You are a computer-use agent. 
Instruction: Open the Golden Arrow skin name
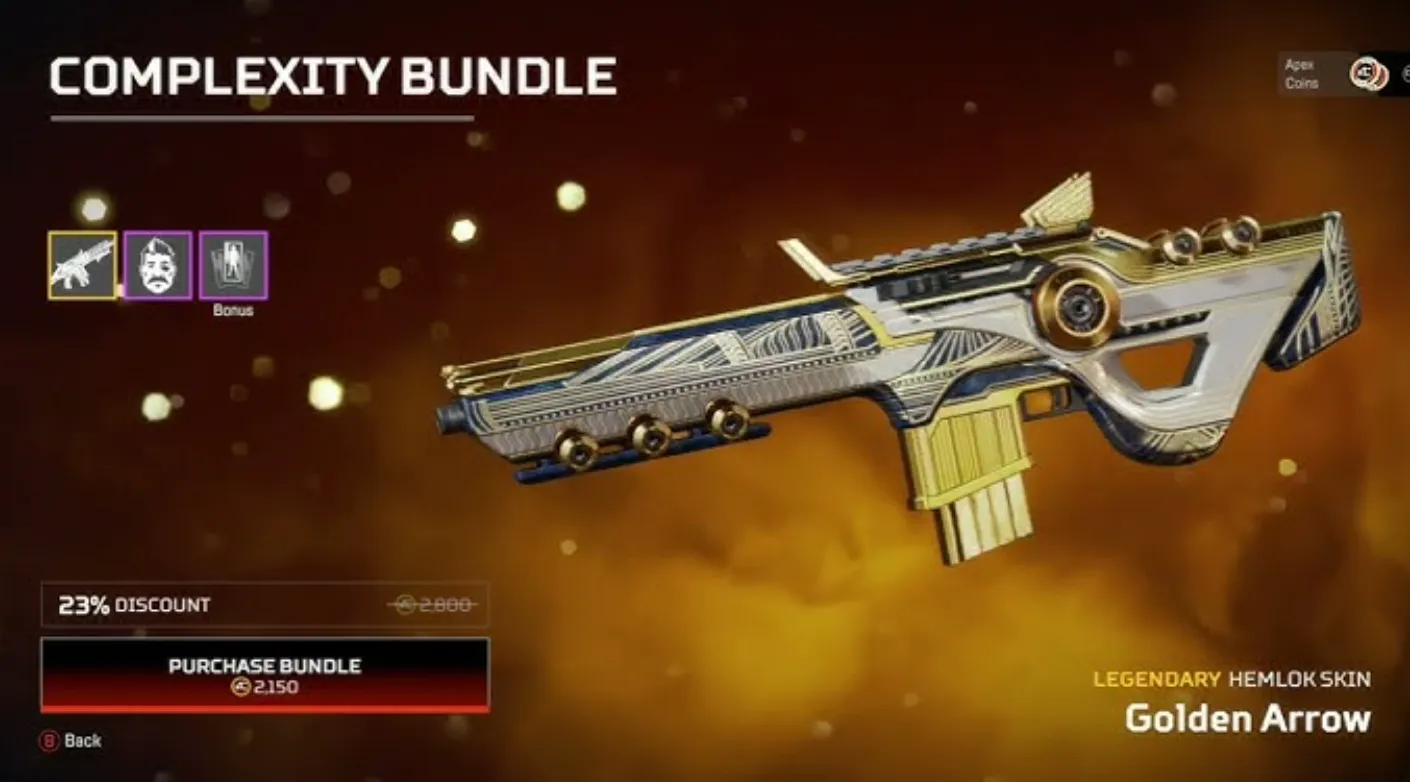1249,718
